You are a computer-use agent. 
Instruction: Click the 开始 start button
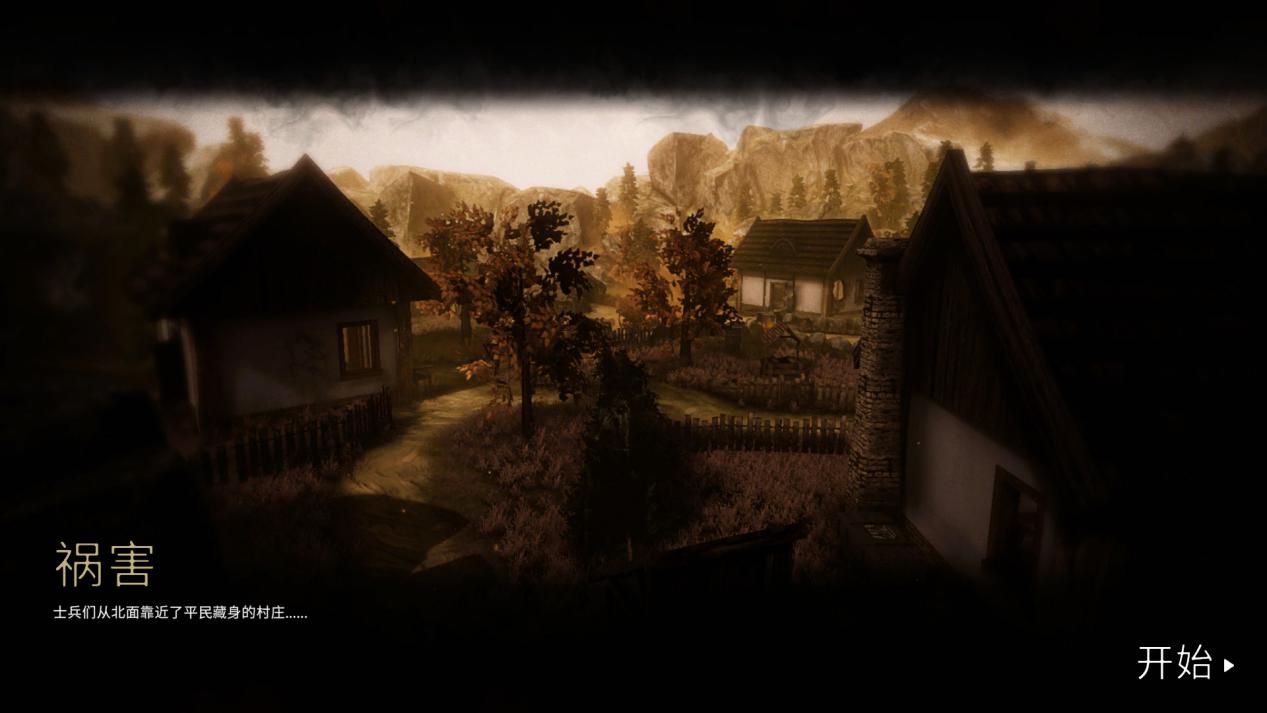pyautogui.click(x=1184, y=663)
